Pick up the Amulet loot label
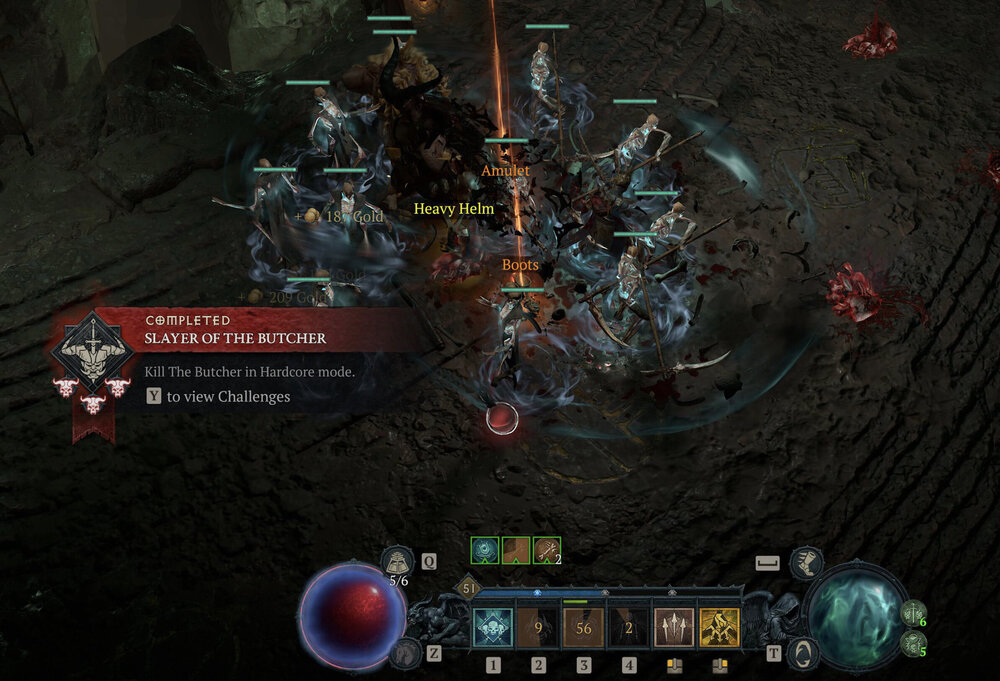1000x681 pixels. click(x=505, y=171)
